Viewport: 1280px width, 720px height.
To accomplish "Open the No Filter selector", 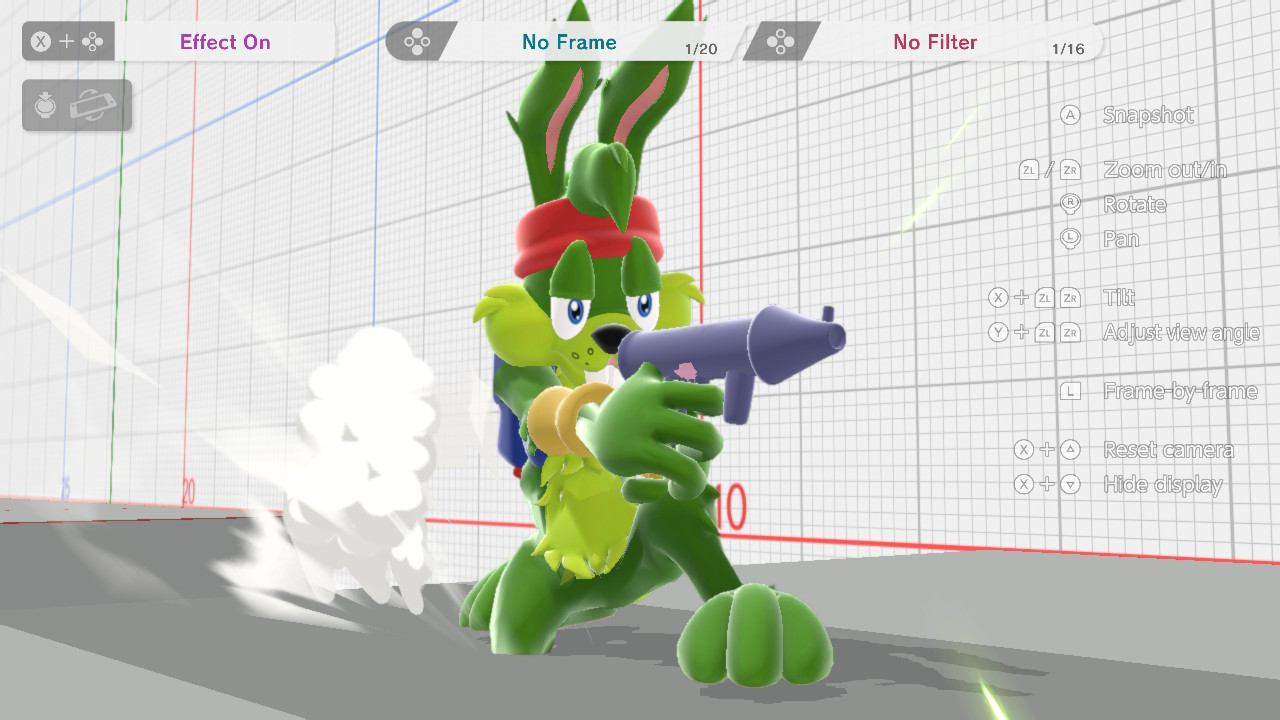I will [x=935, y=42].
